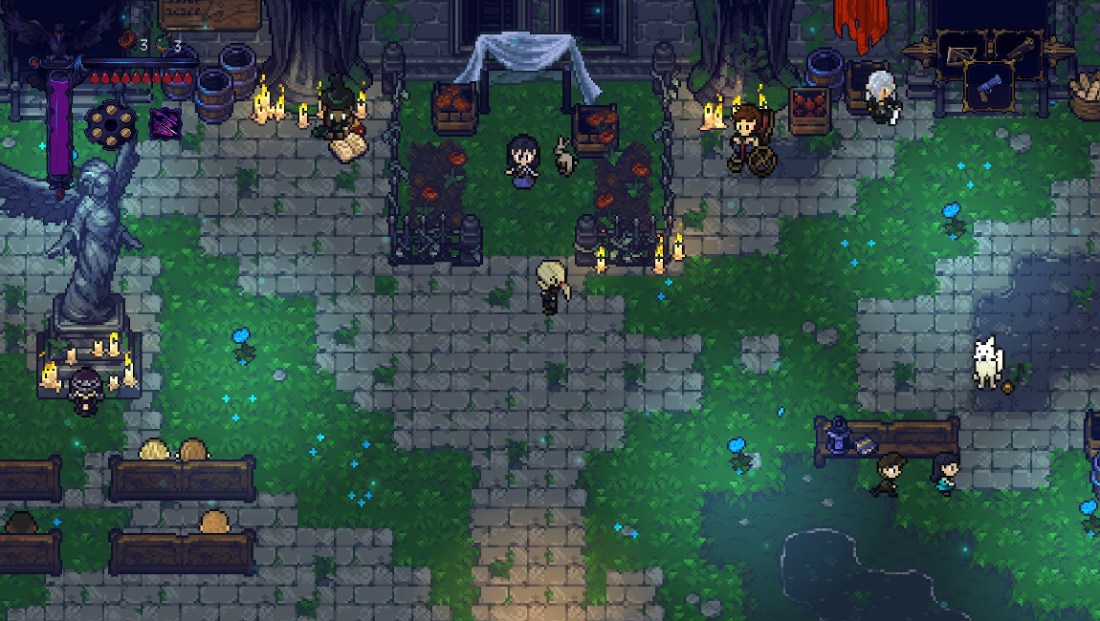Select the blue pistol weapon slot

[989, 85]
